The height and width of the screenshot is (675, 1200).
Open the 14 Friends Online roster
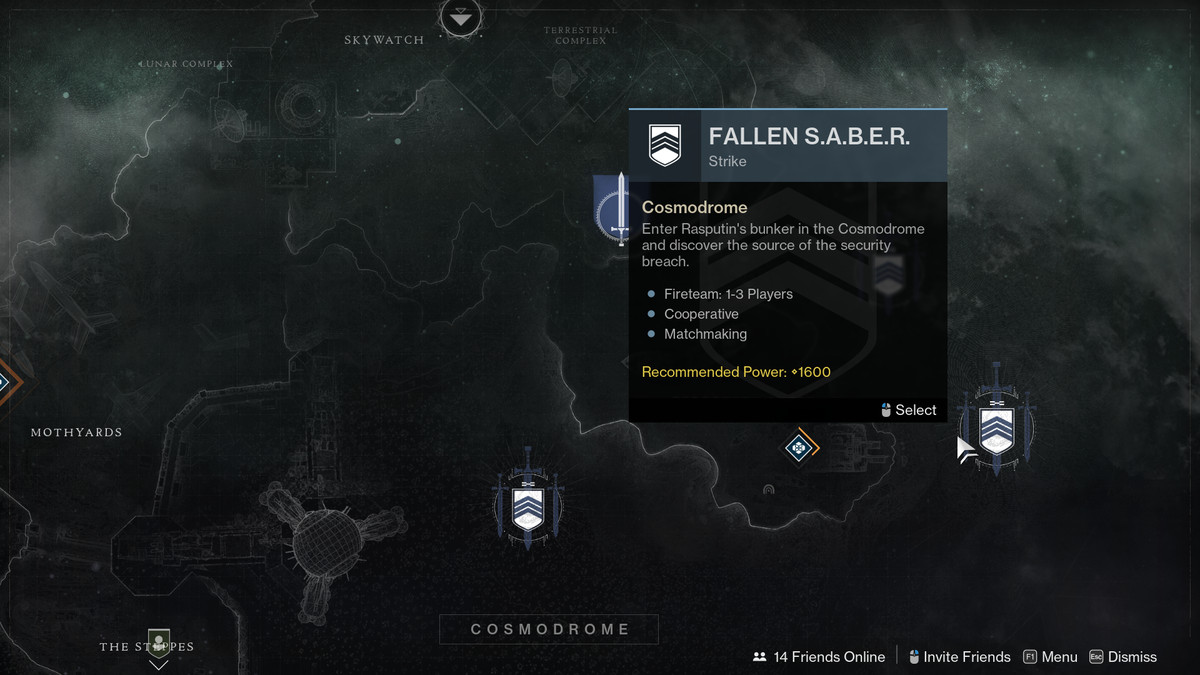coord(819,657)
